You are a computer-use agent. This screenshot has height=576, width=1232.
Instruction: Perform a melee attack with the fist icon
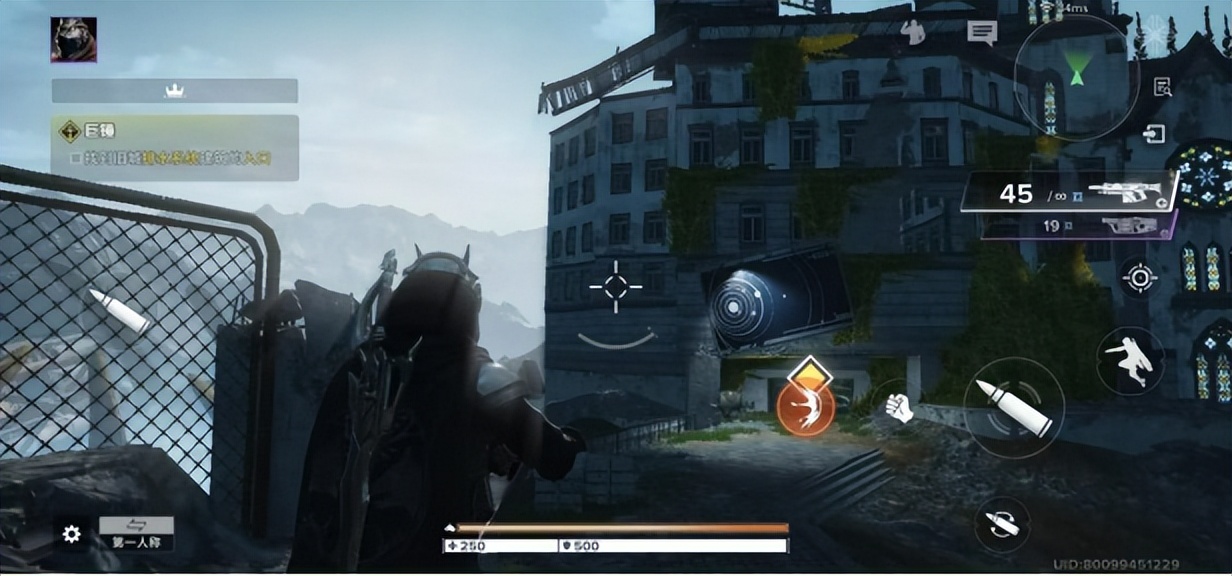[x=899, y=407]
